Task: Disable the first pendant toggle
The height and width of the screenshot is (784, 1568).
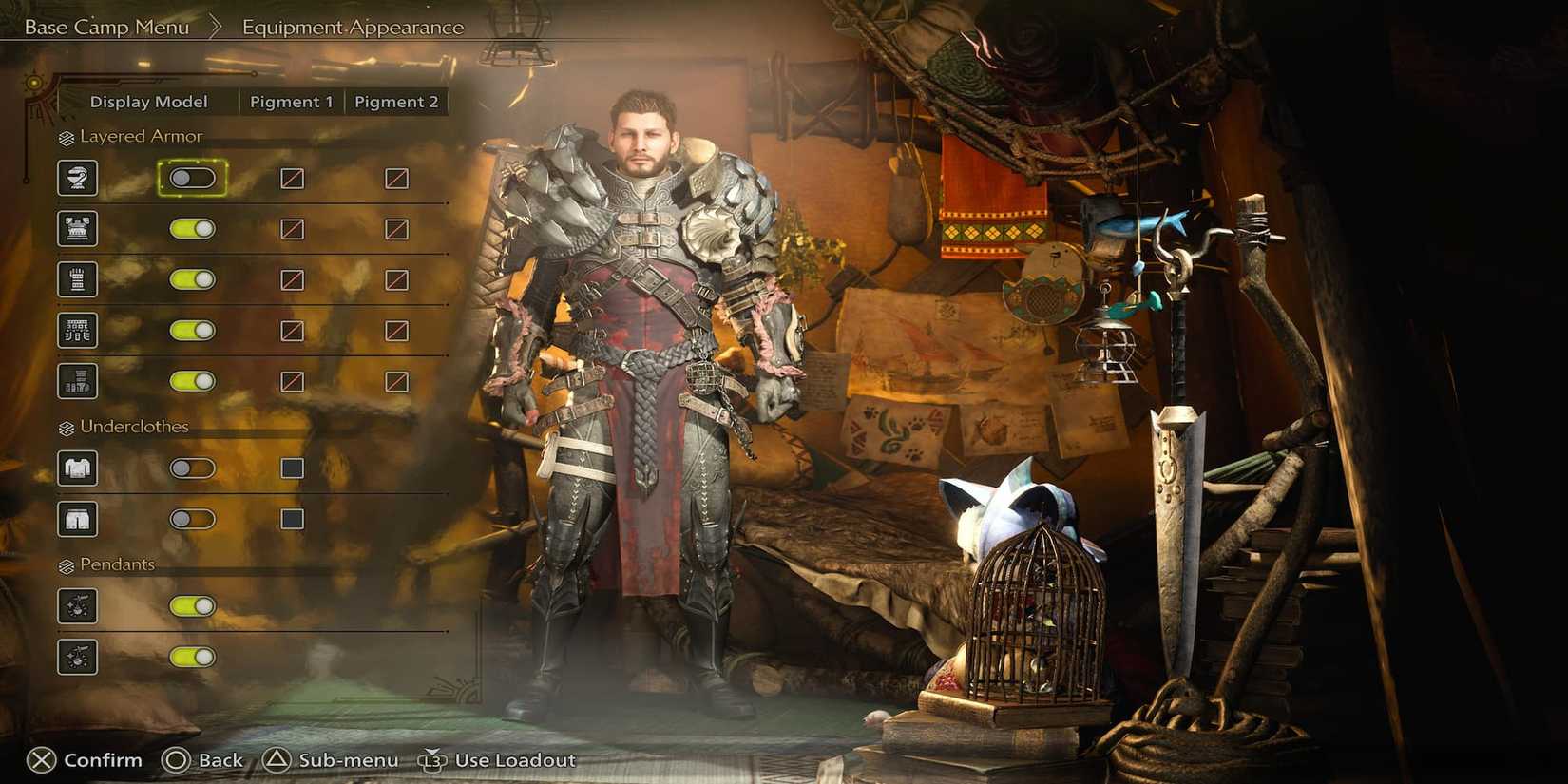Action: (x=193, y=606)
